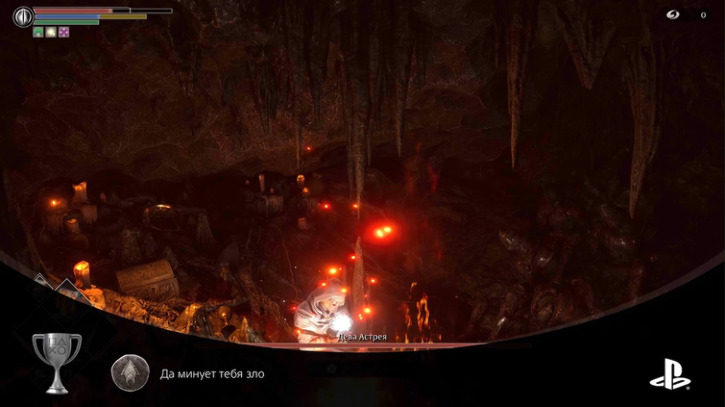
Task: Open the "Да минует тебя зло" trophy
Action: click(213, 374)
